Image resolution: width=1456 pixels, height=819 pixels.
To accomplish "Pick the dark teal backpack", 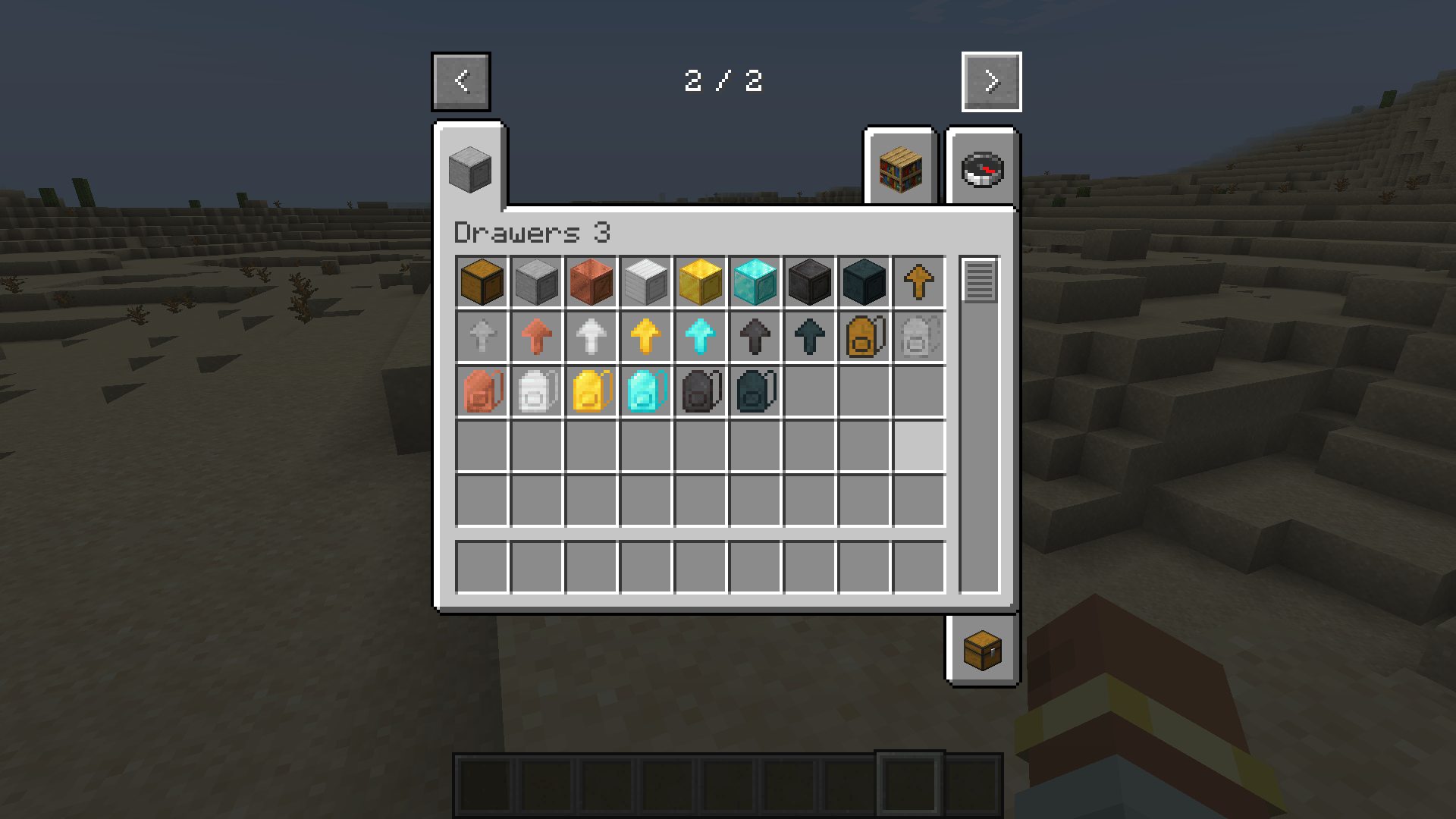I will [755, 391].
